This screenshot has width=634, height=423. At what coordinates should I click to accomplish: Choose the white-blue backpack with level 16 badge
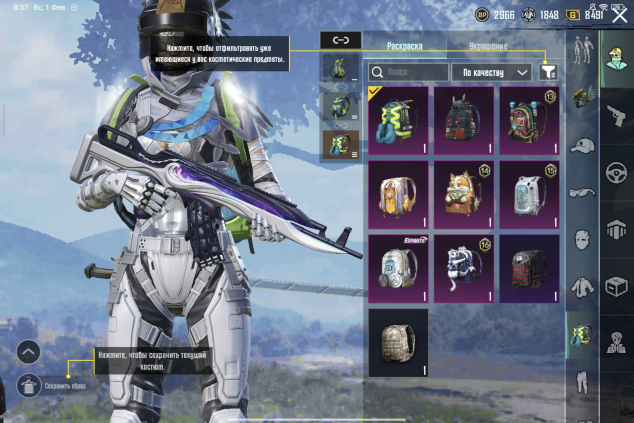point(463,268)
